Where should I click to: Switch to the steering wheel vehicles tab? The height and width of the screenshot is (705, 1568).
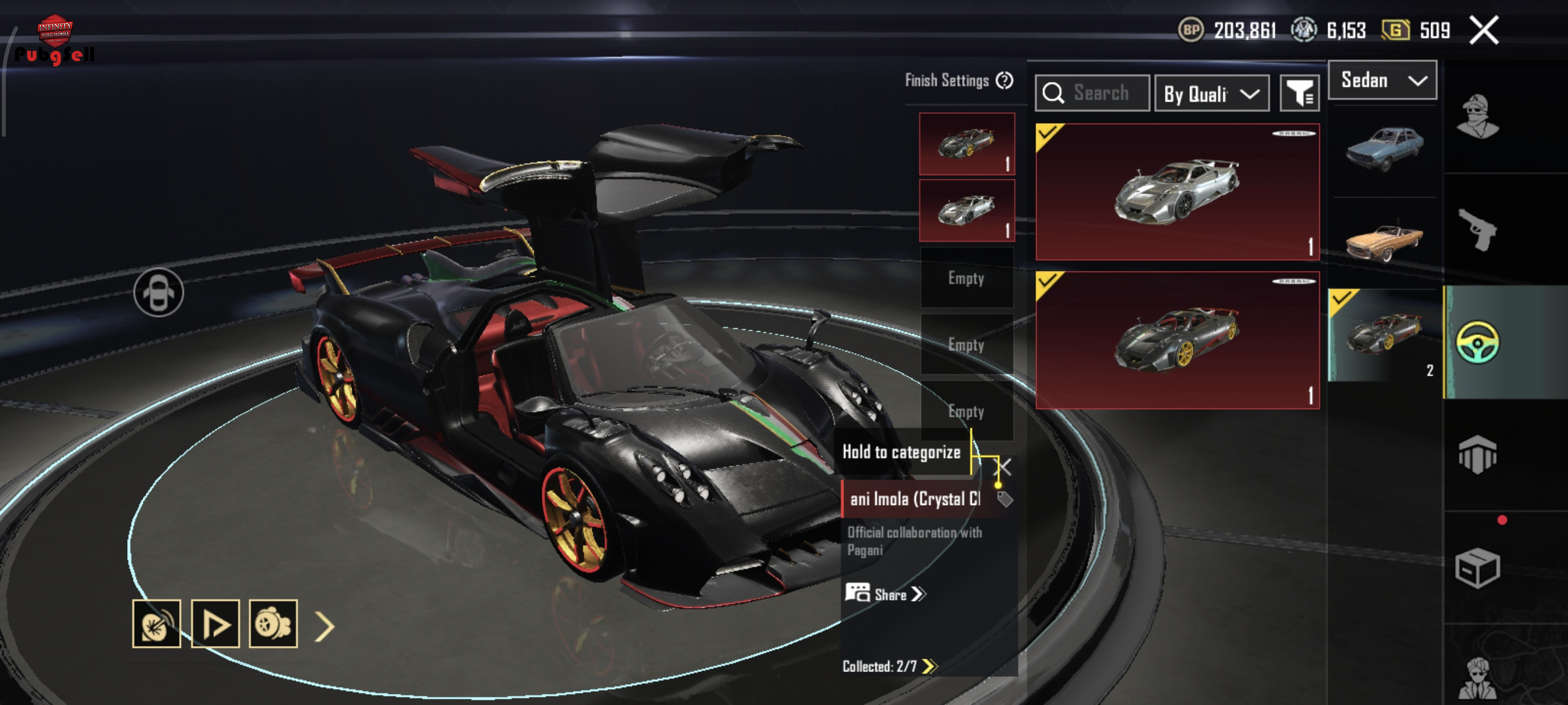(x=1477, y=342)
